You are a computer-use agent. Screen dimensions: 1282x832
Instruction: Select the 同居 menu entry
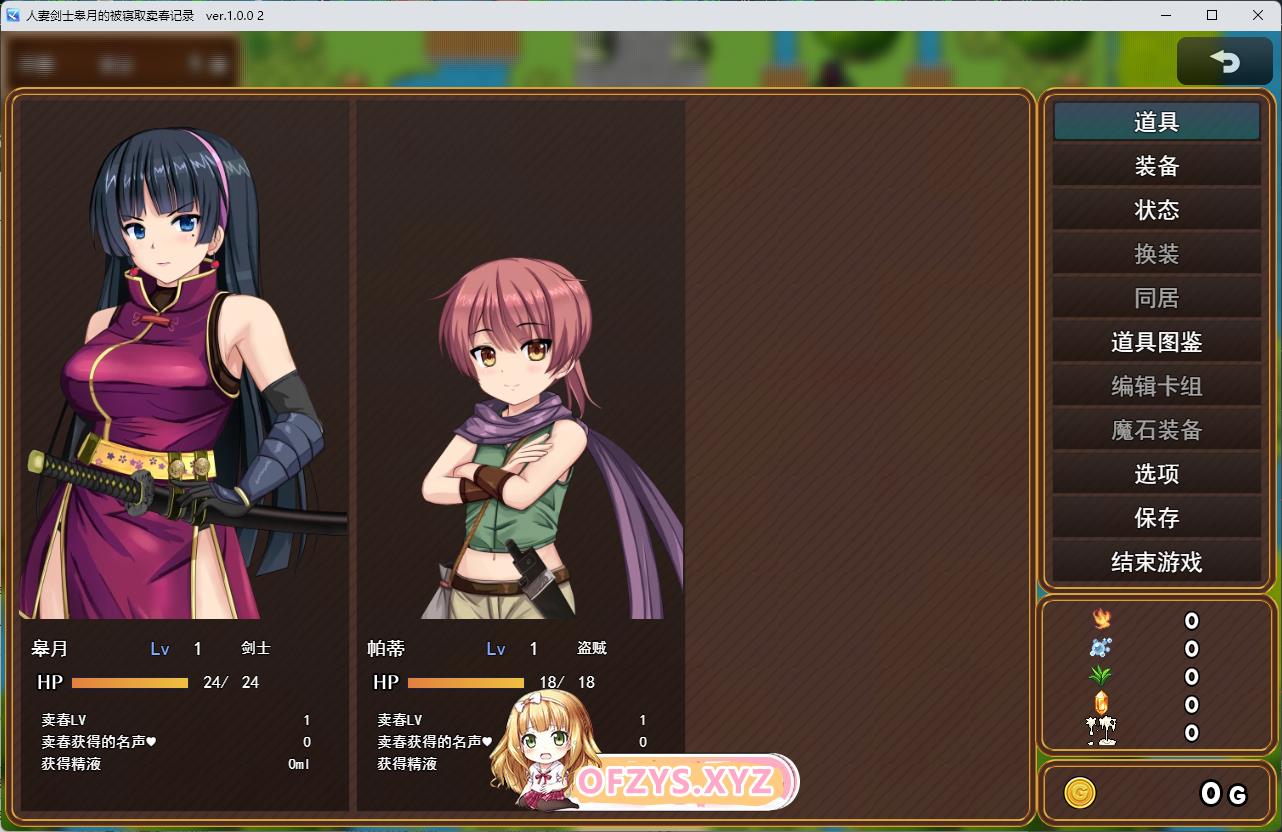1156,298
